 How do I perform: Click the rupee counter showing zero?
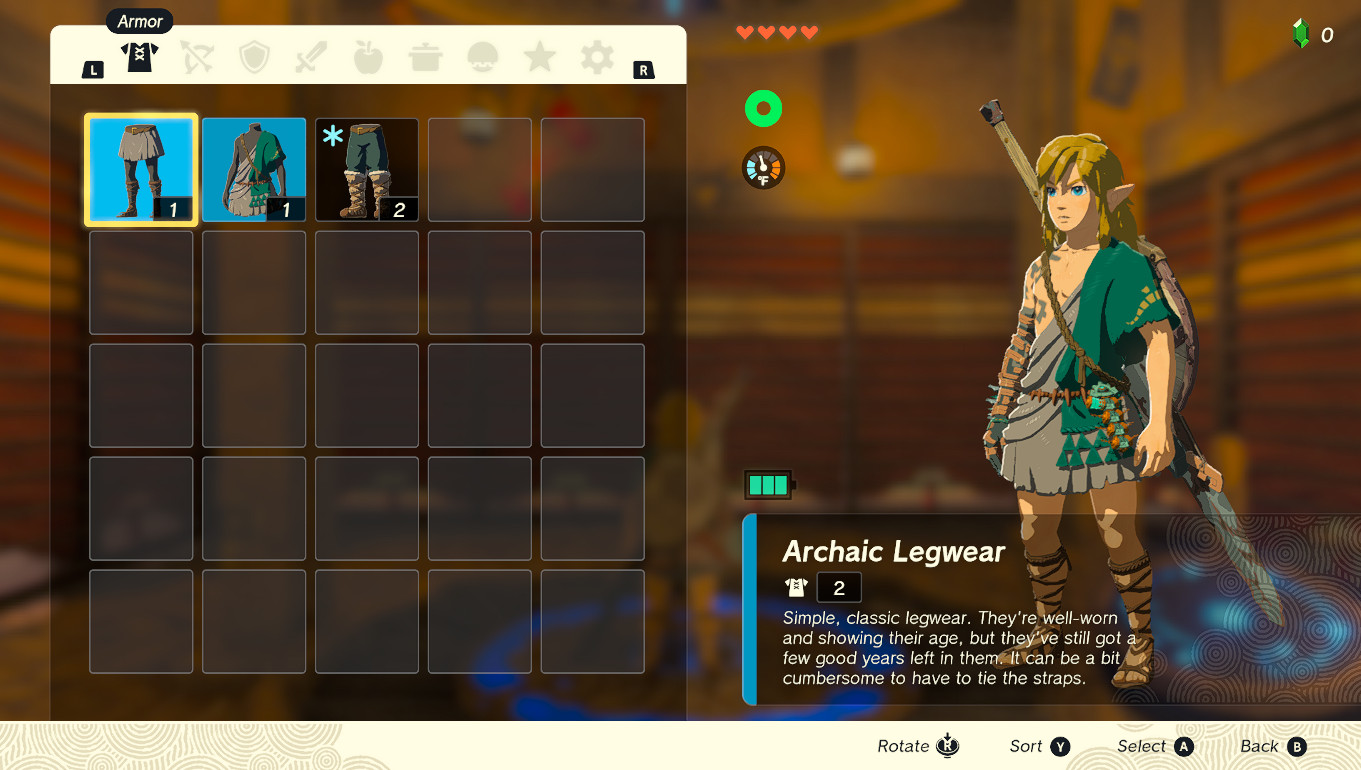(x=1311, y=31)
